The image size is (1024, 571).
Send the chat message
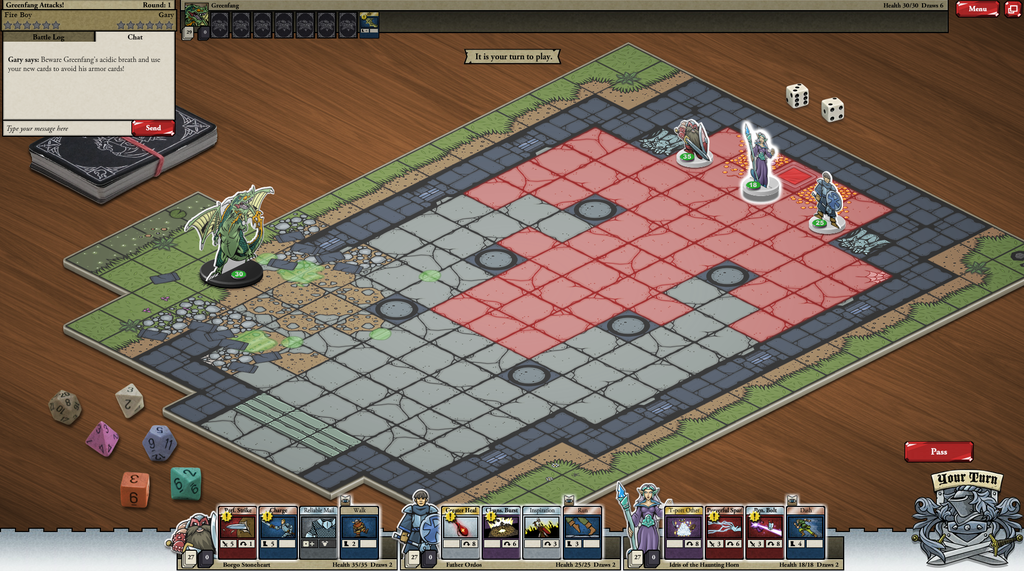pos(153,128)
